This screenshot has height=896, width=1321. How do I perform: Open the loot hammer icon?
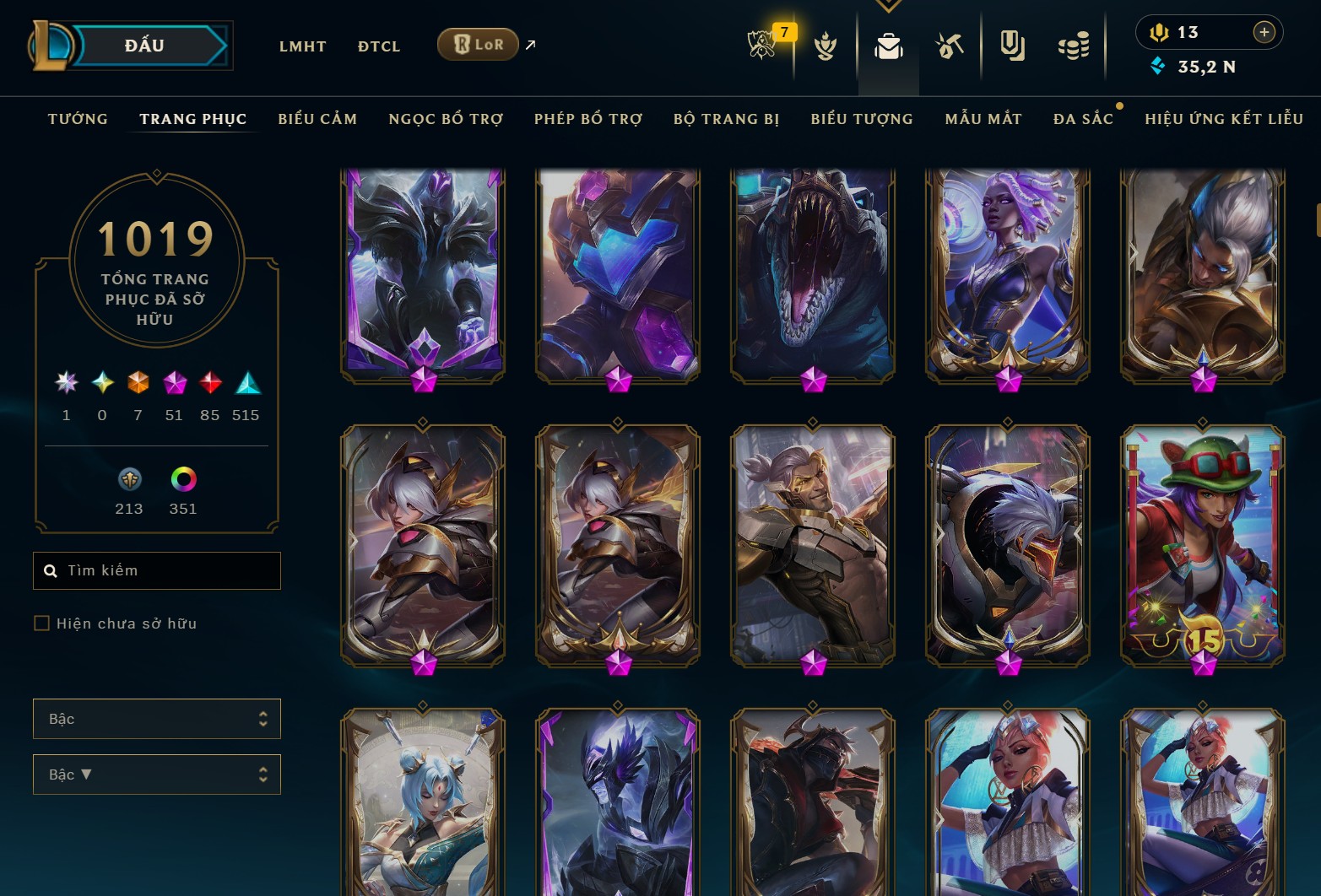click(x=950, y=46)
